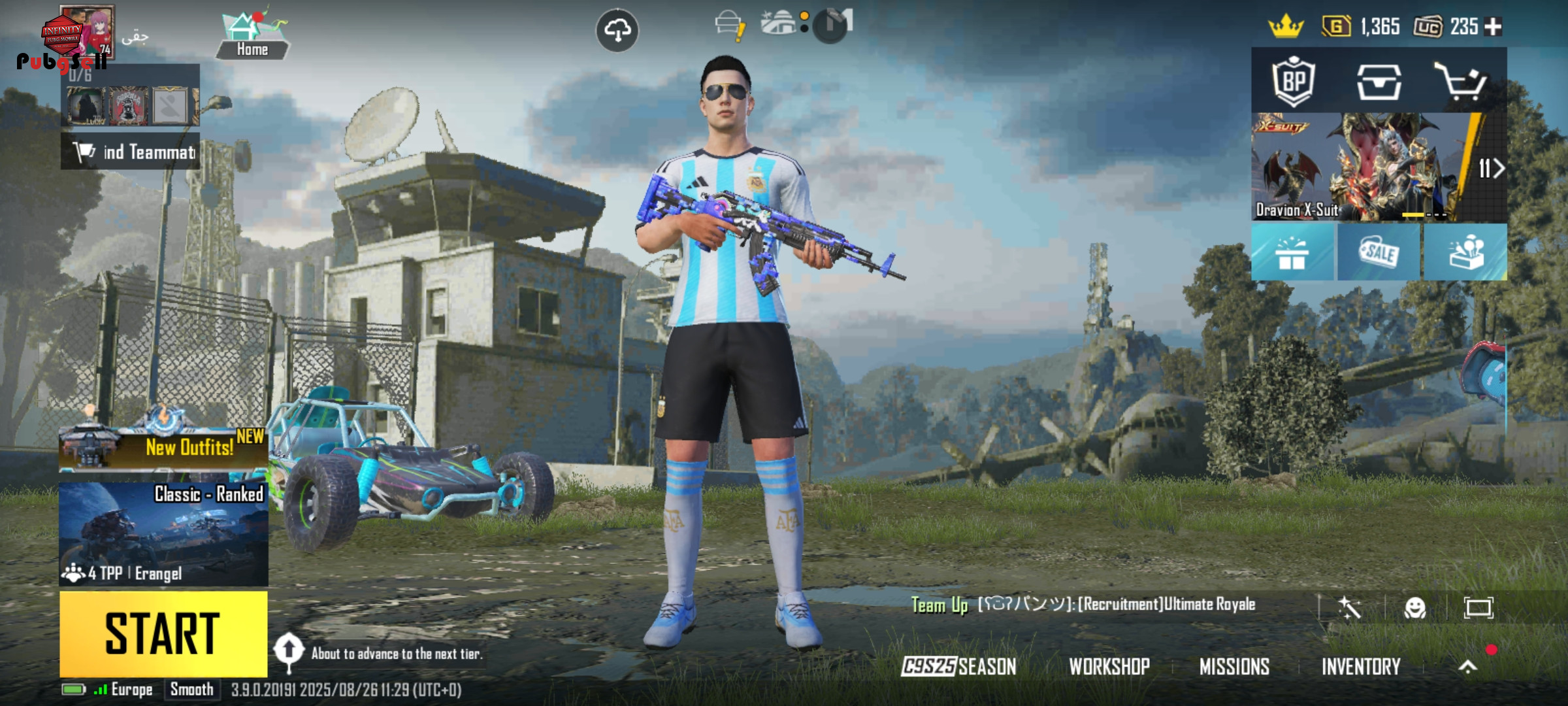This screenshot has height=706, width=1568.
Task: Open the Missions menu
Action: point(1234,666)
